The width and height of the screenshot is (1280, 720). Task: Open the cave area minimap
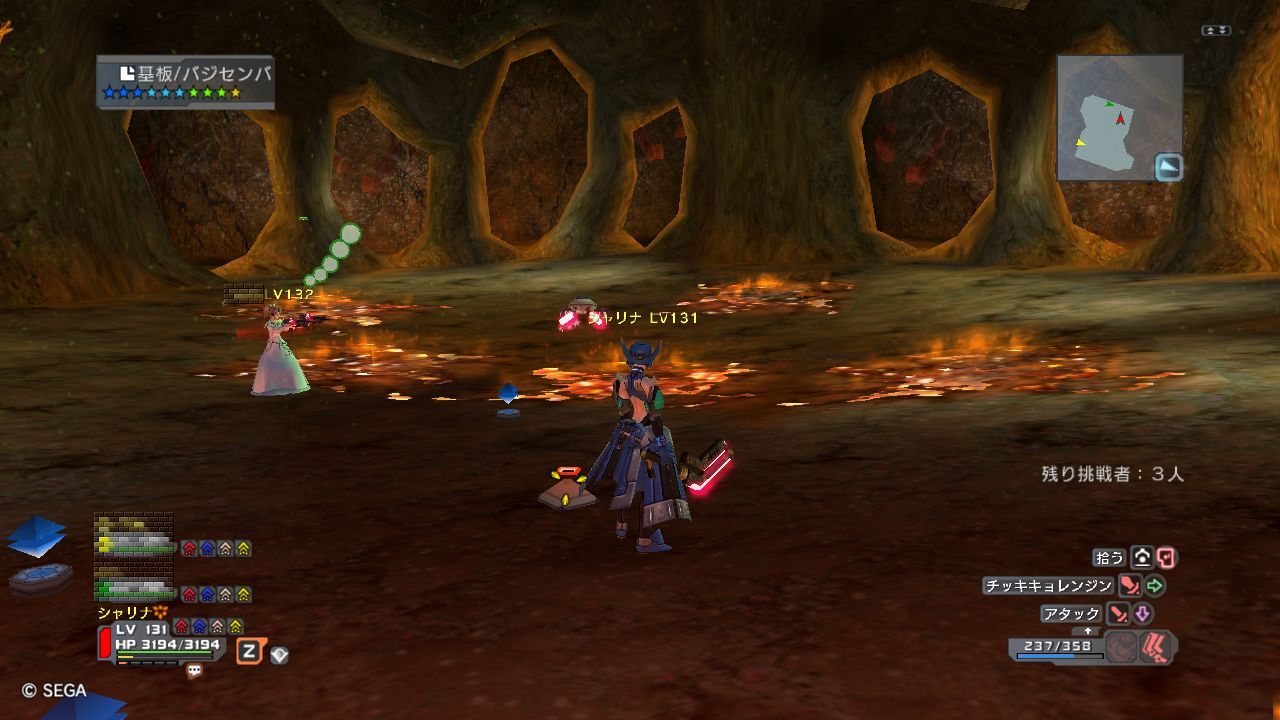coord(1119,118)
